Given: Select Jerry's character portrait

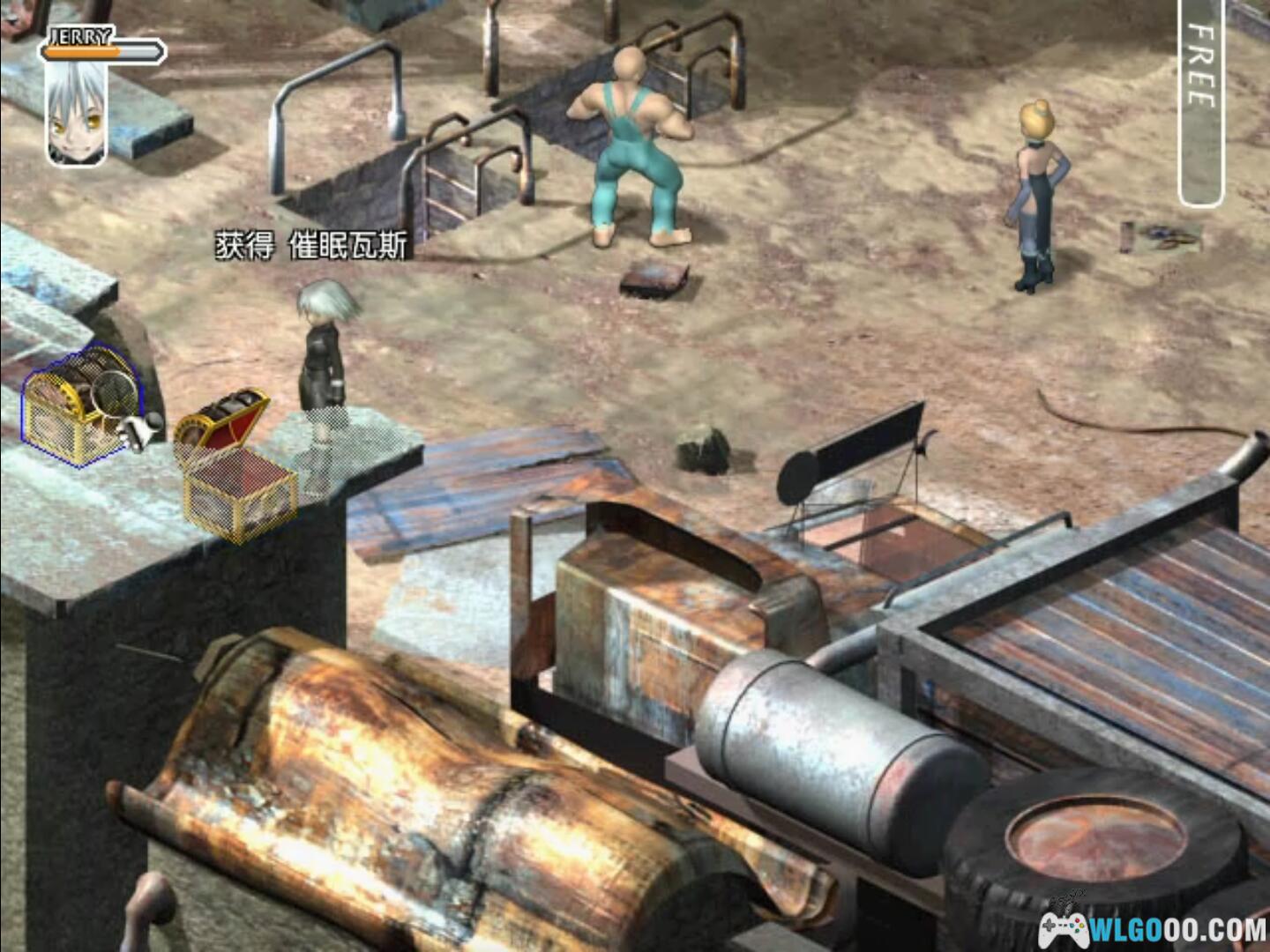Looking at the screenshot, I should [x=77, y=113].
